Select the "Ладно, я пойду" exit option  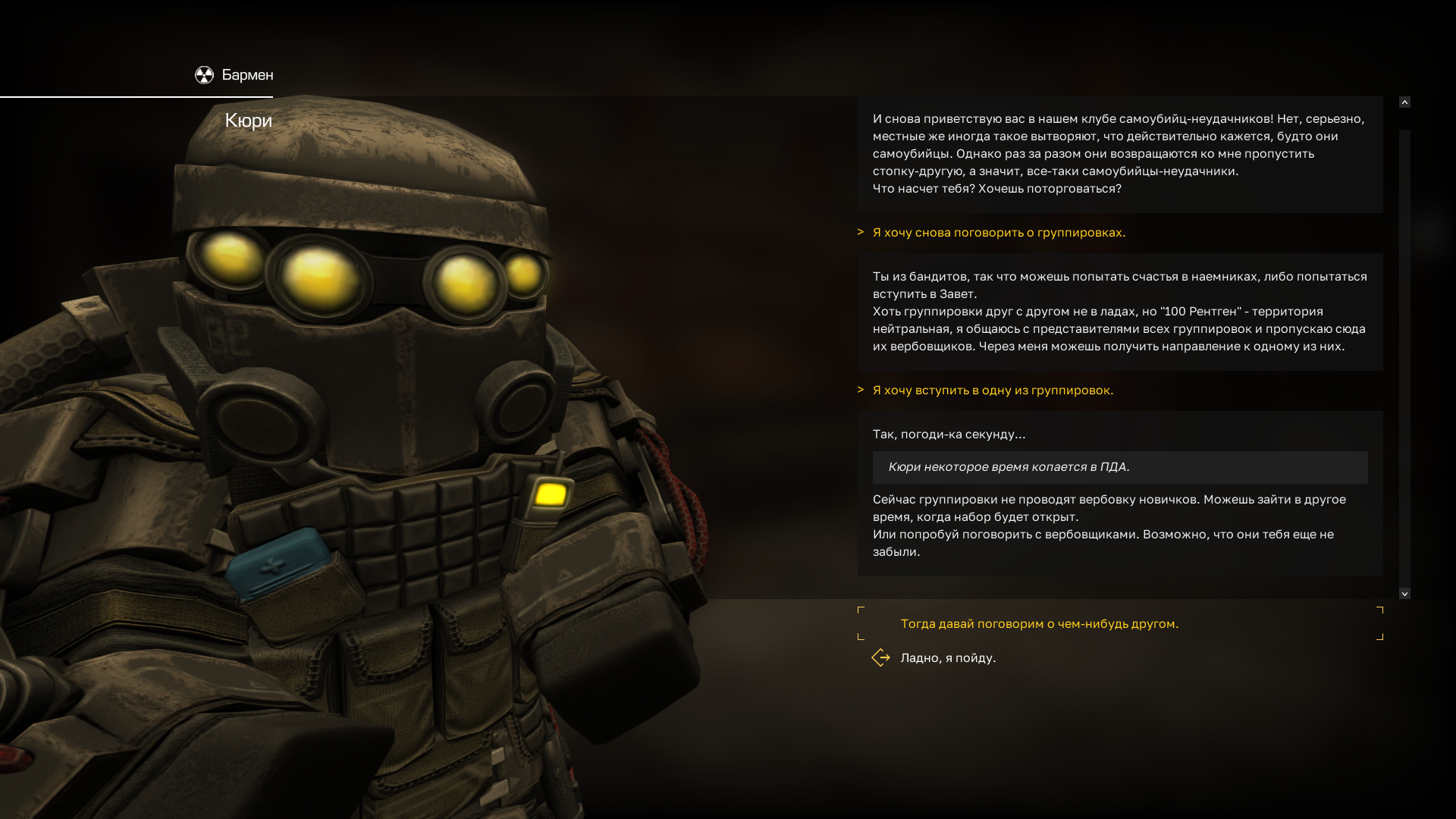(x=948, y=658)
